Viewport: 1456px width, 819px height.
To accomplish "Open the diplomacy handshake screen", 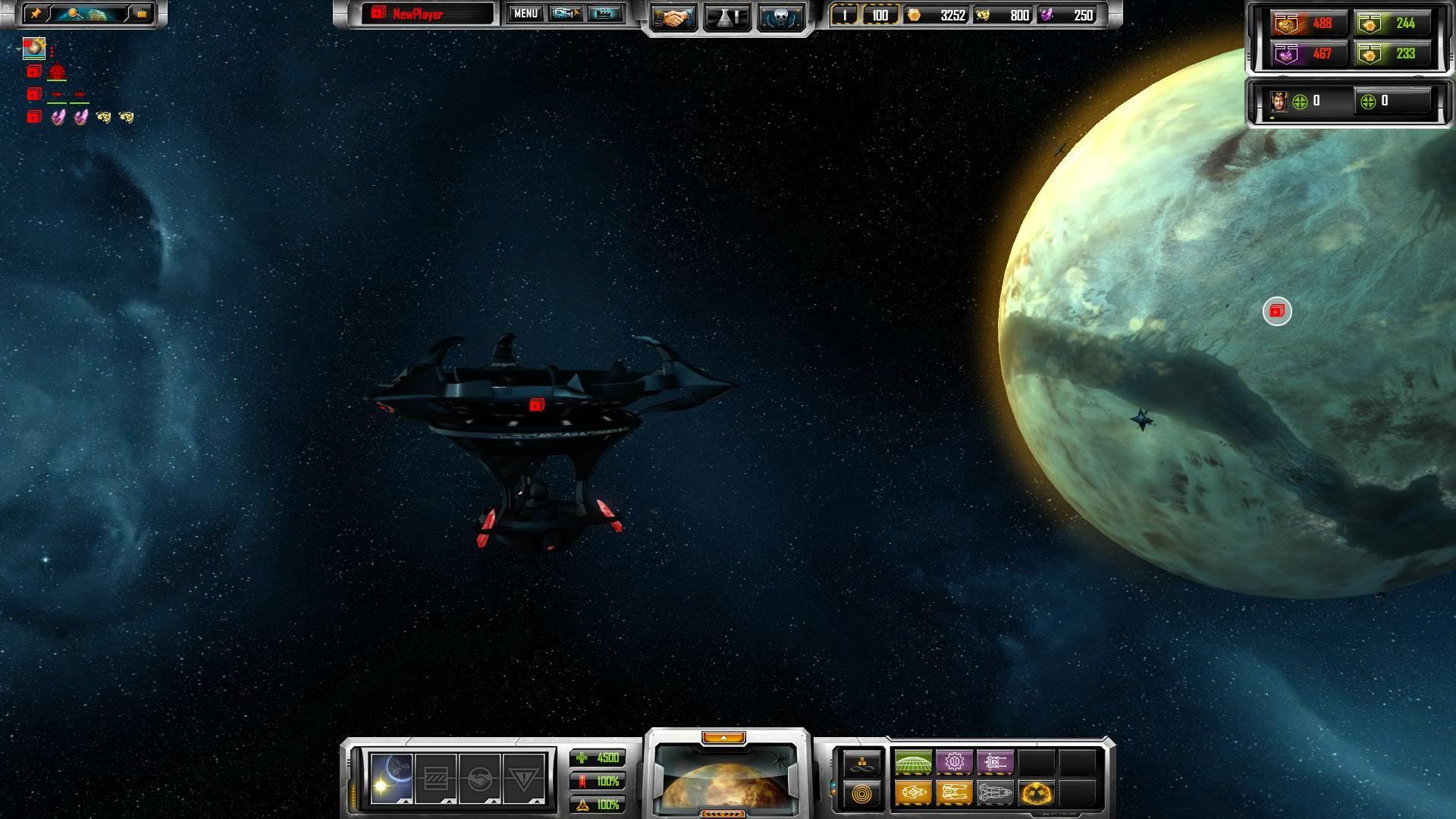I will pyautogui.click(x=672, y=17).
